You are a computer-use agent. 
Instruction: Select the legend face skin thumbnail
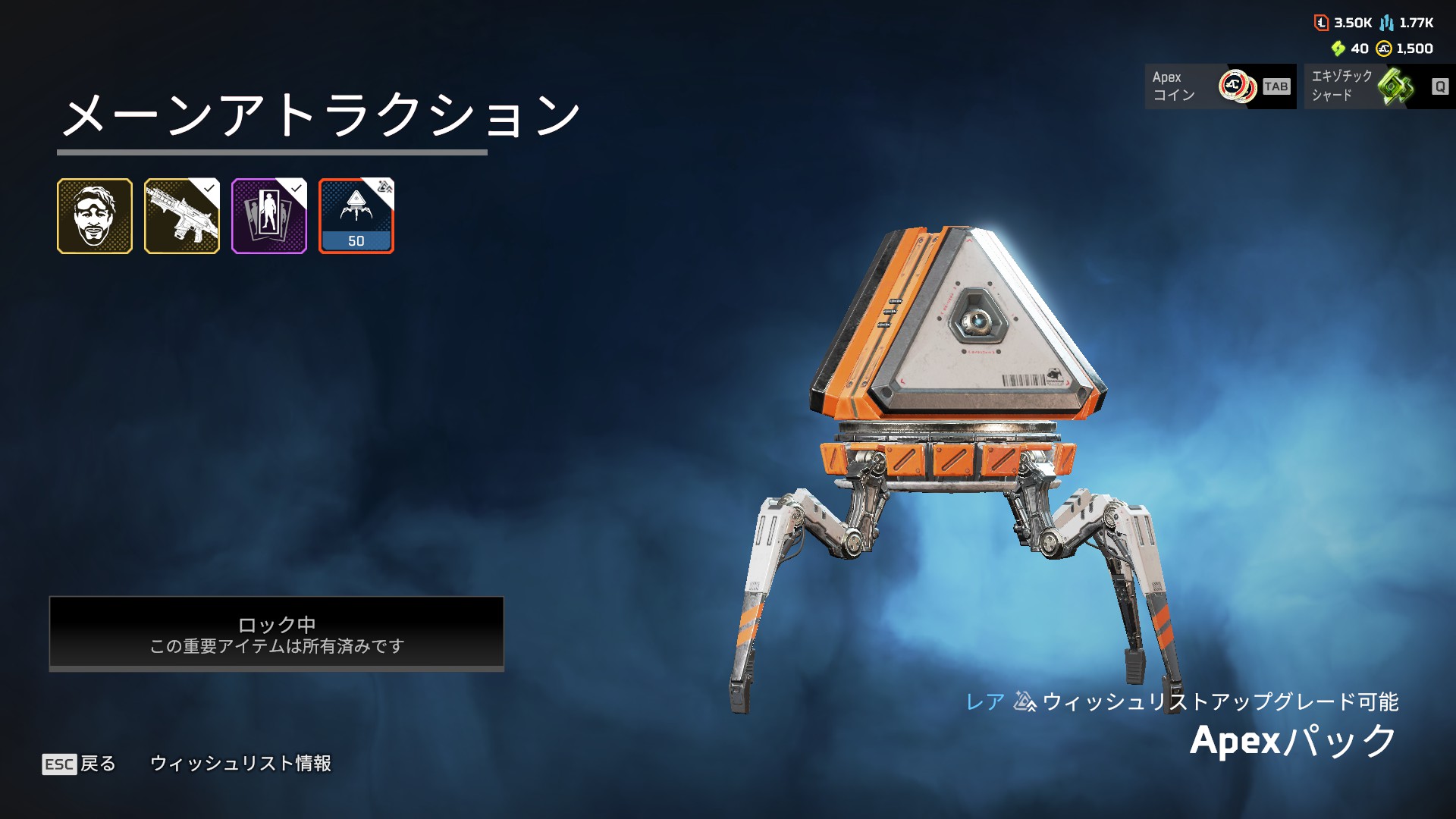(x=95, y=216)
